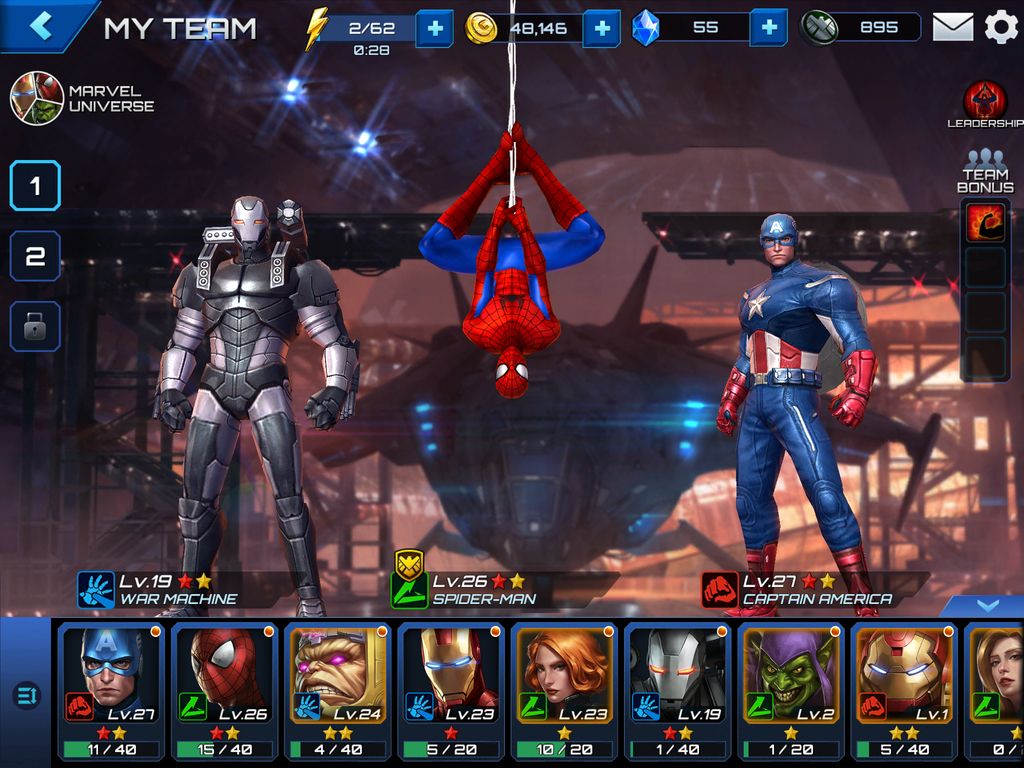Open the settings gear
Image resolution: width=1024 pixels, height=768 pixels.
coord(1001,27)
